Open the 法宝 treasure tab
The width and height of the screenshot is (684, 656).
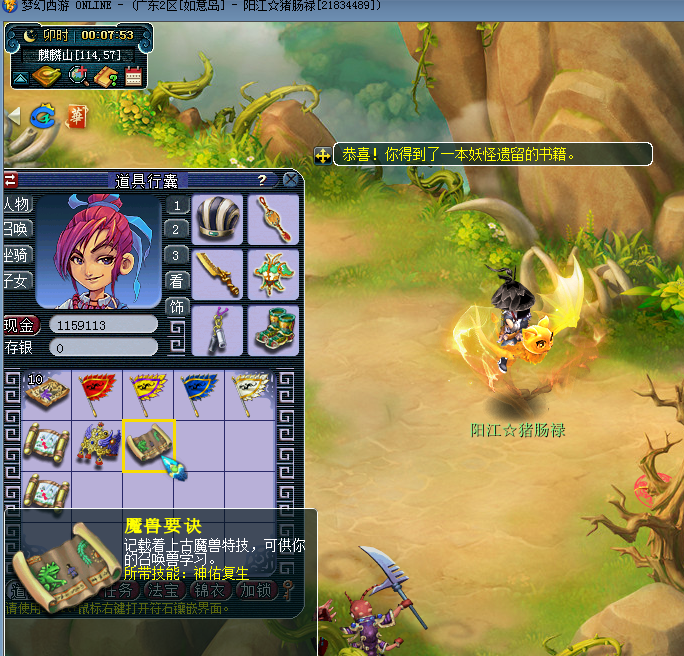click(163, 589)
